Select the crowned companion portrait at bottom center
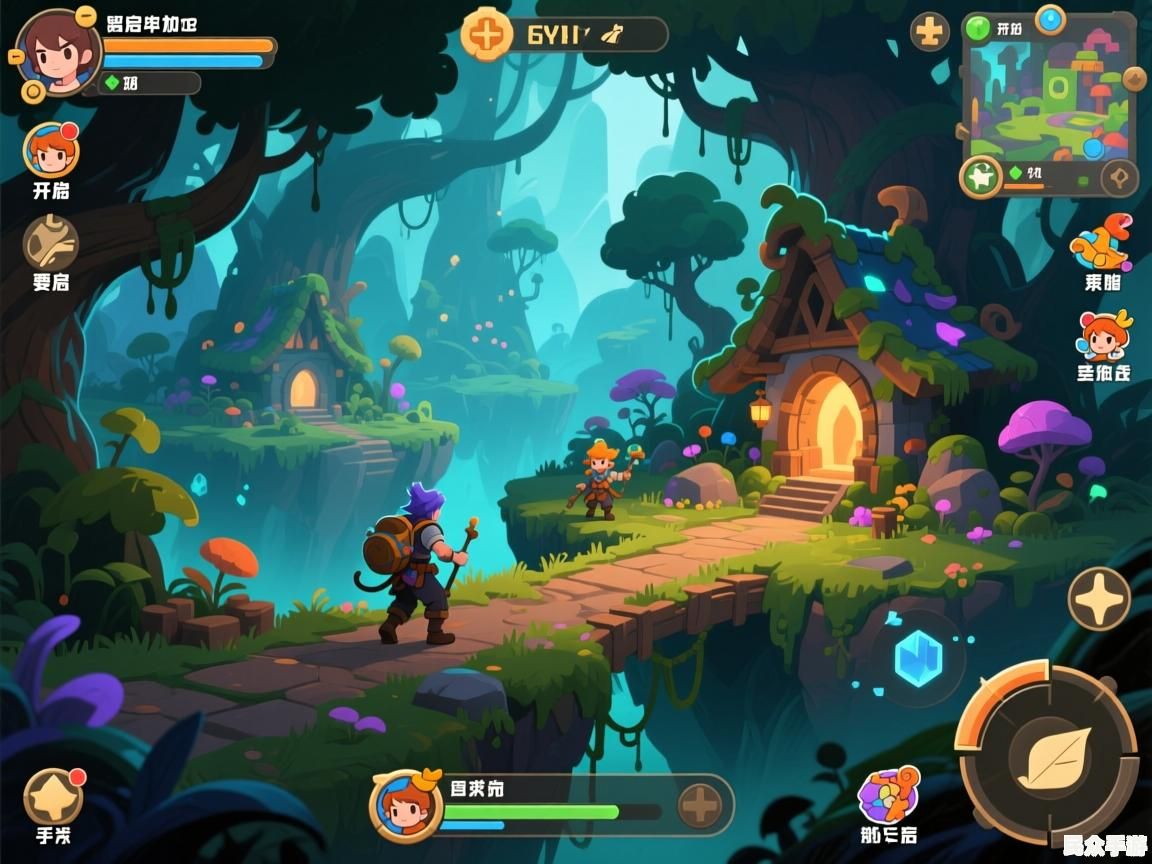Image resolution: width=1152 pixels, height=864 pixels. click(406, 805)
